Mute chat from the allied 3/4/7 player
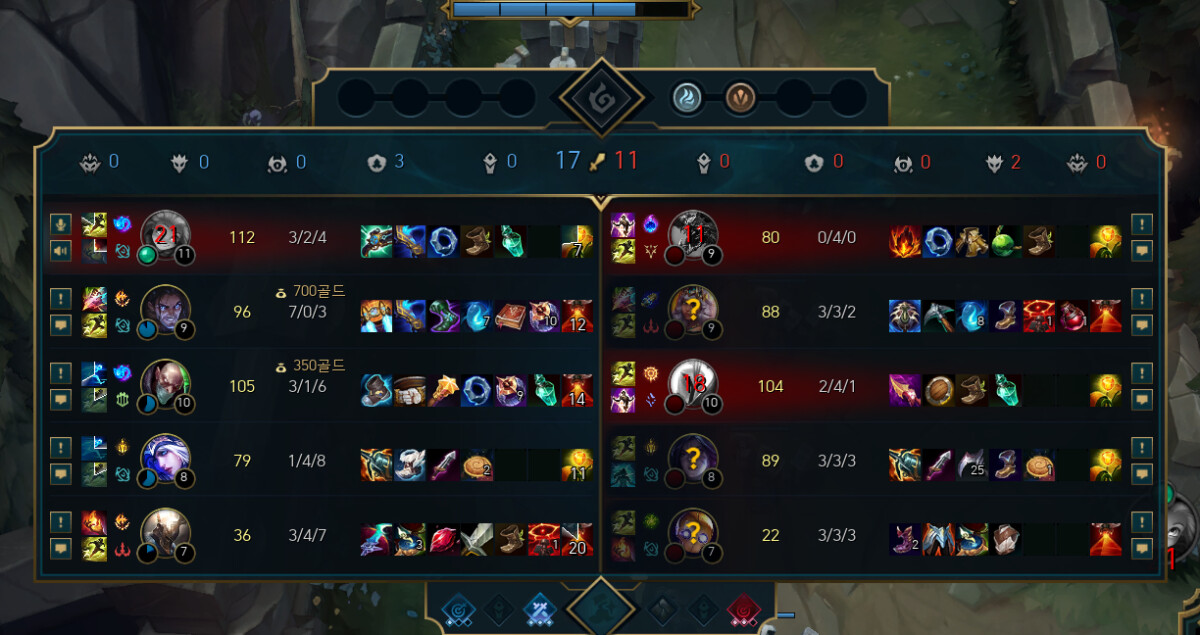The height and width of the screenshot is (635, 1200). click(60, 548)
